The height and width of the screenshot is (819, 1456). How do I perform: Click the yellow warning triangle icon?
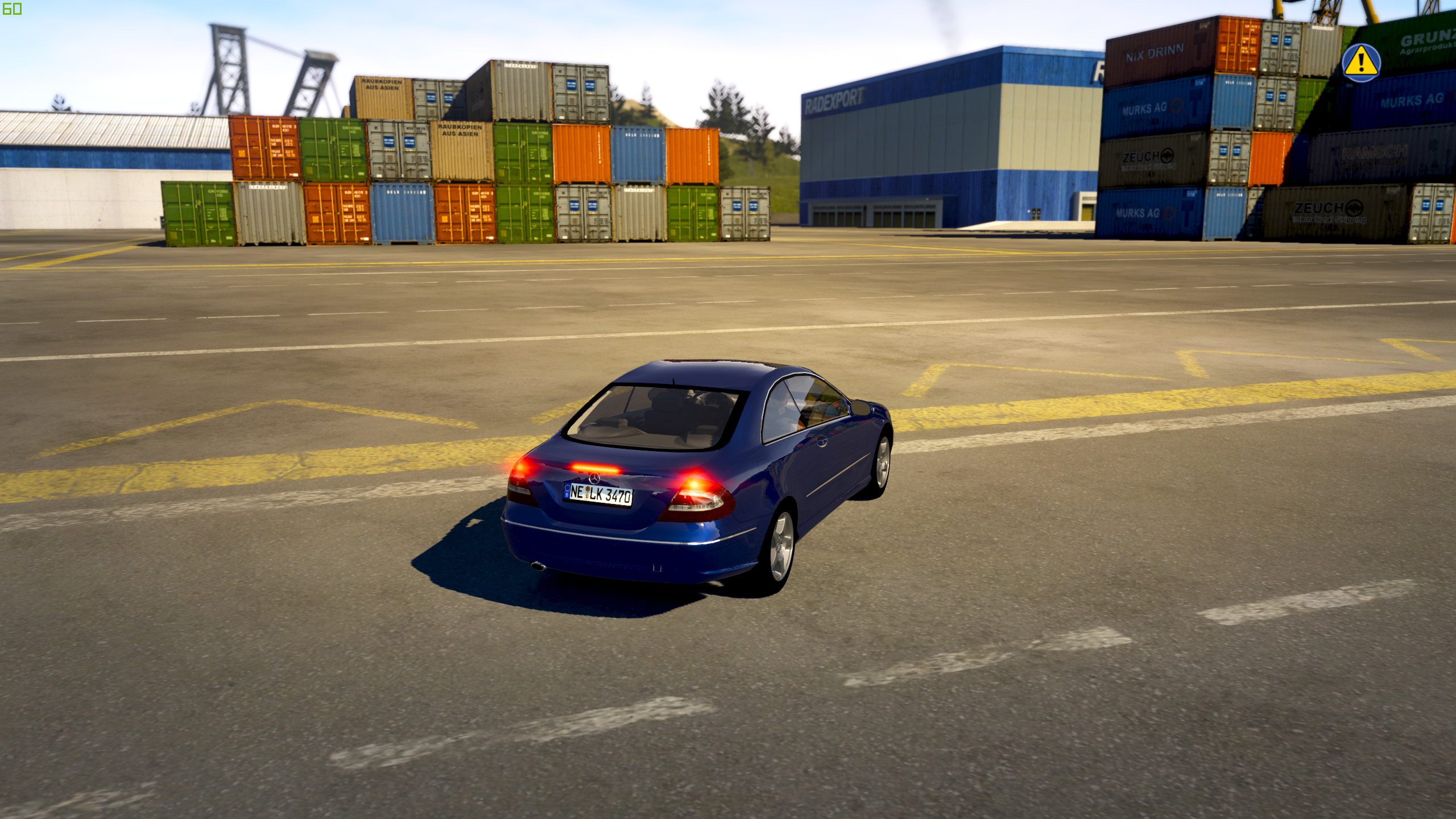coord(1360,63)
